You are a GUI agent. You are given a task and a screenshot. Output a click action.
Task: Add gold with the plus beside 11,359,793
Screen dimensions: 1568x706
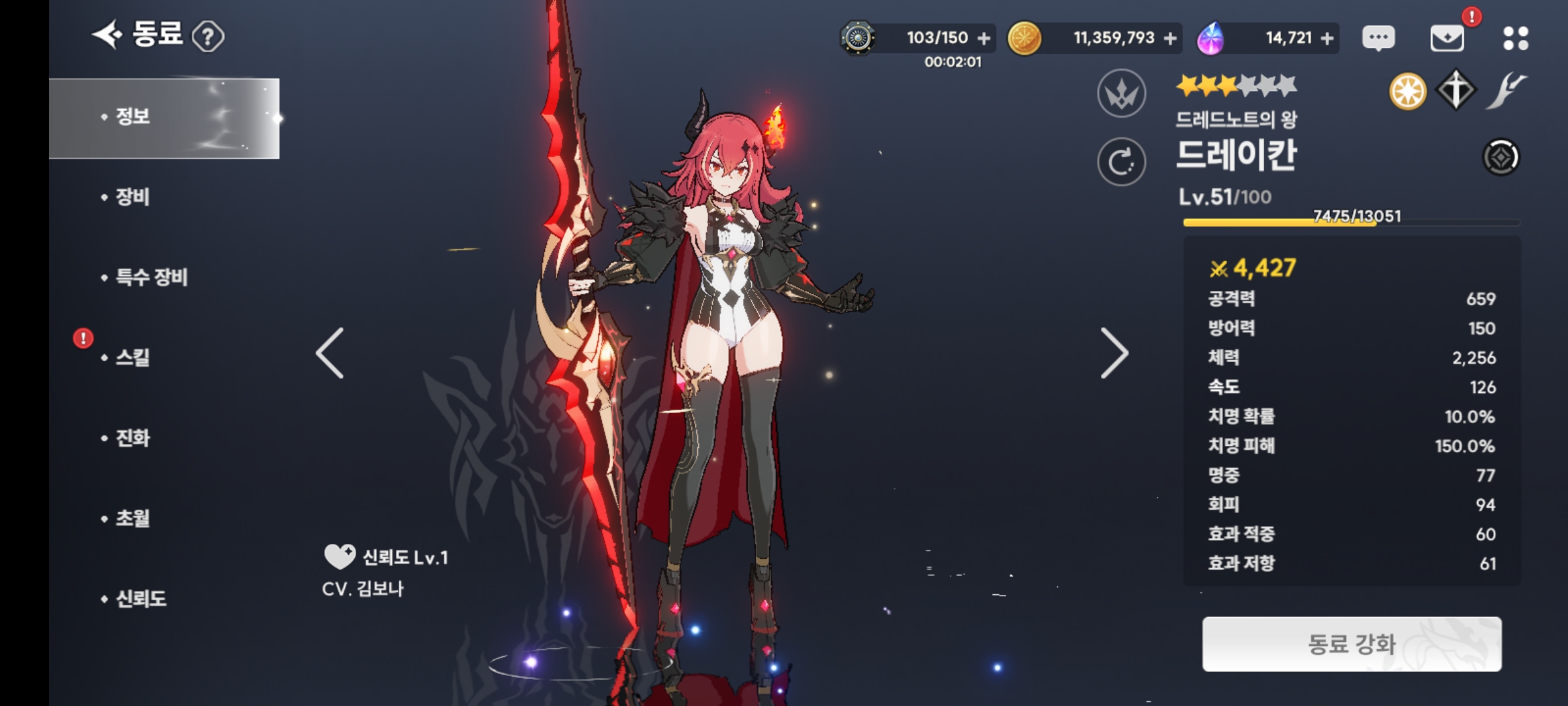click(1170, 39)
